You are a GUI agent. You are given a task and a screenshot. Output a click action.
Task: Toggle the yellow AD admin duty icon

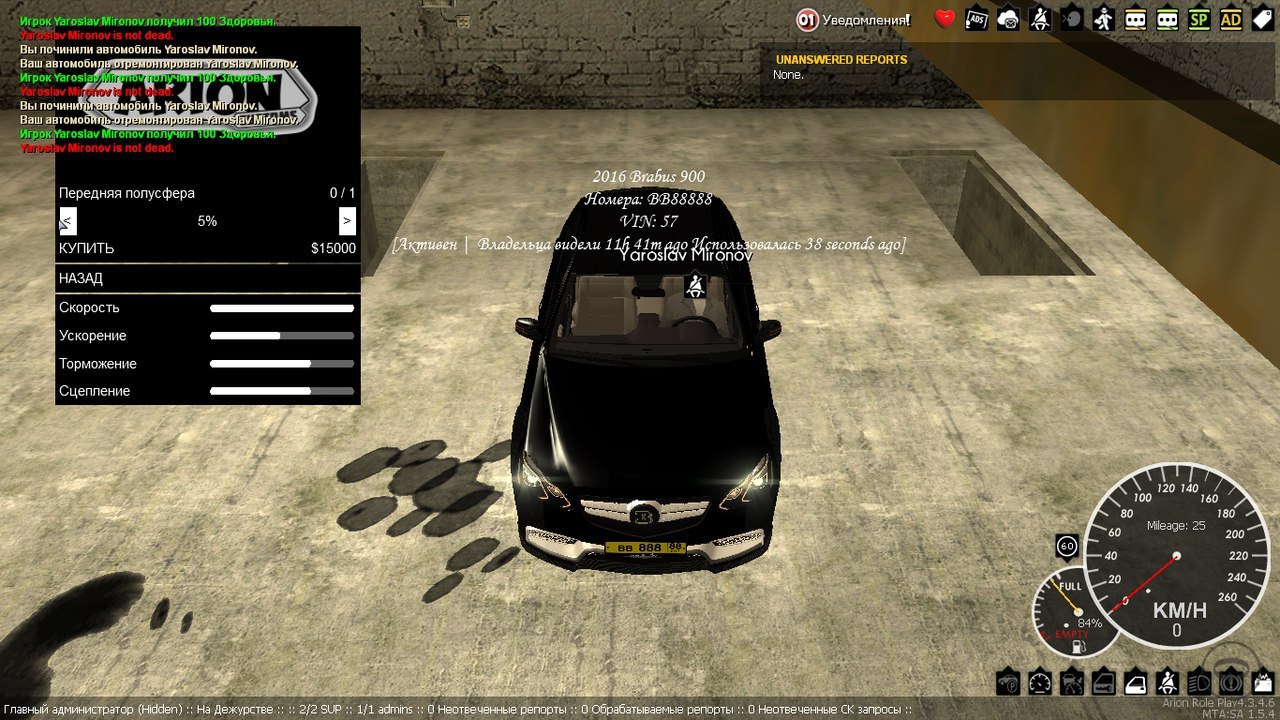1230,19
